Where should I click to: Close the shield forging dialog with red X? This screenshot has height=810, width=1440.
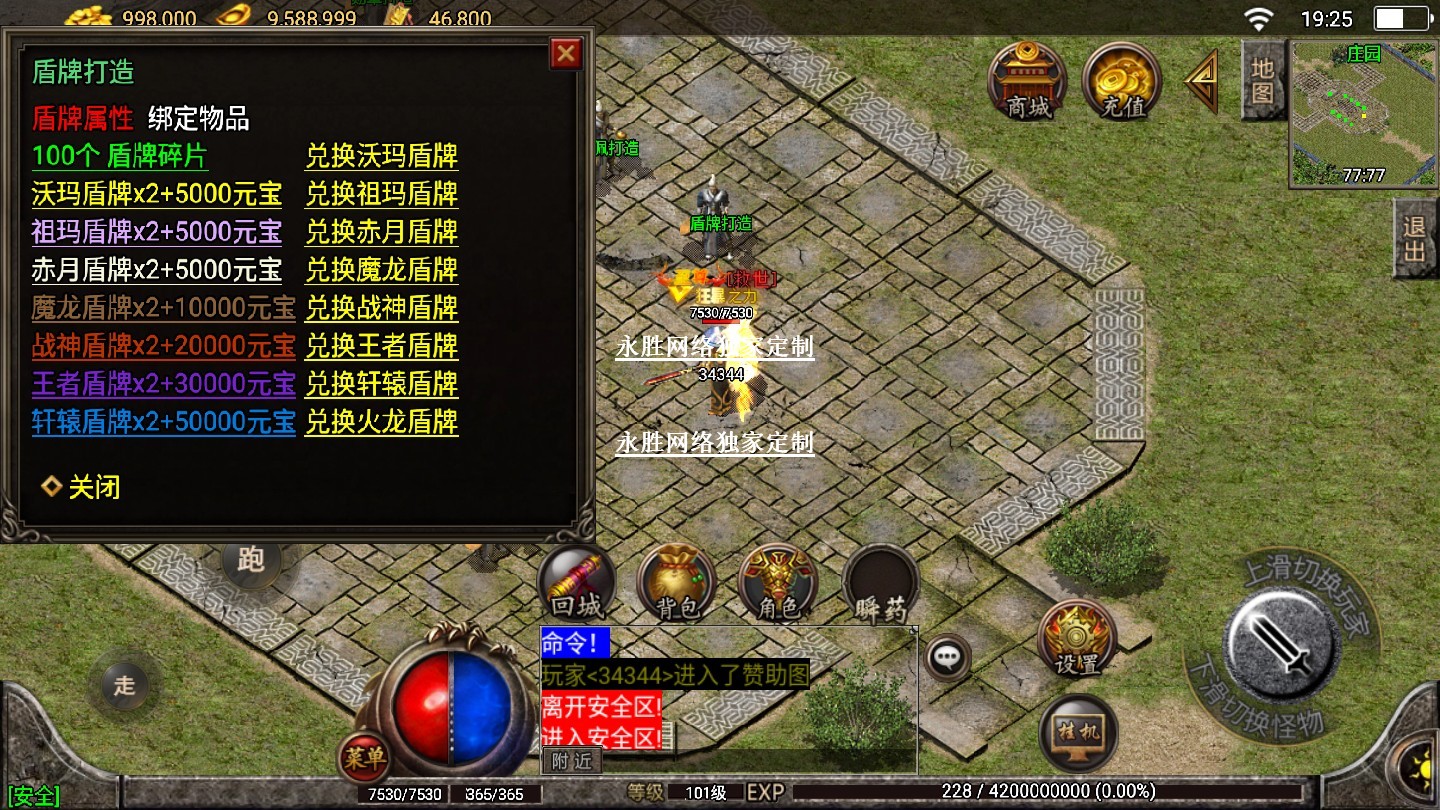click(566, 54)
